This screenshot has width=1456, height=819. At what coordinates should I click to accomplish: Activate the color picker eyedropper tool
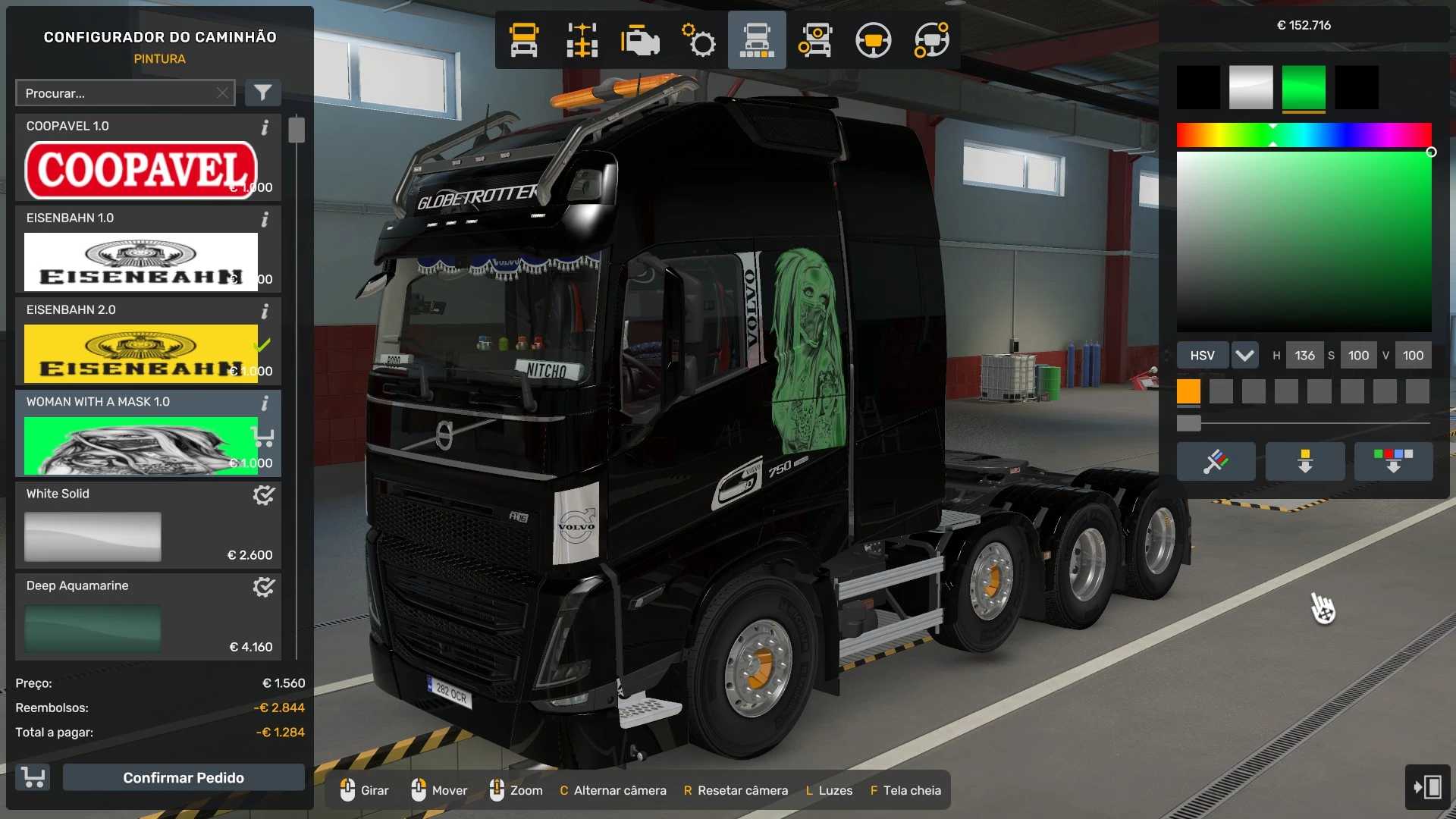[x=1216, y=461]
